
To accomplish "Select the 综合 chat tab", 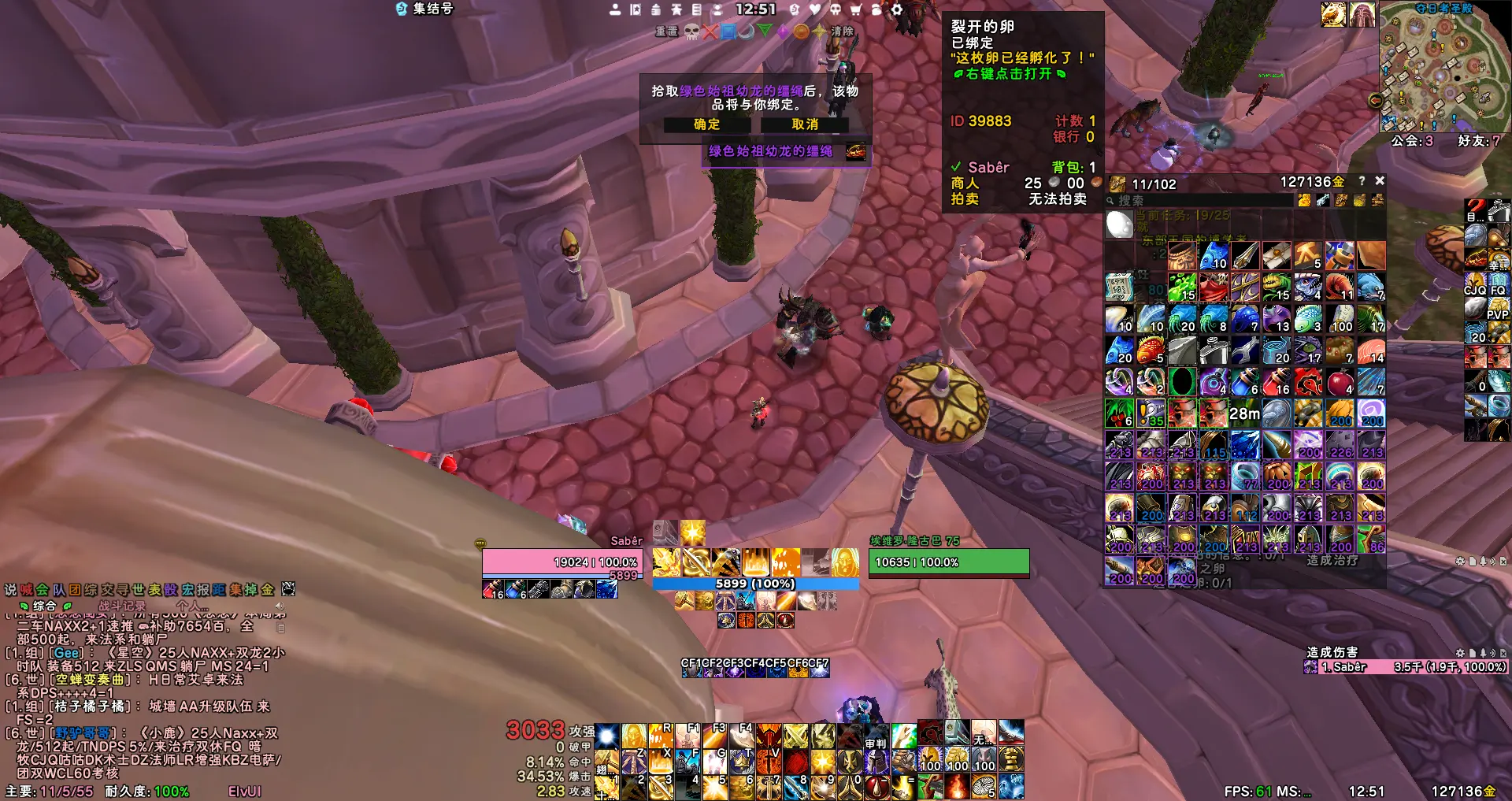I will click(43, 606).
